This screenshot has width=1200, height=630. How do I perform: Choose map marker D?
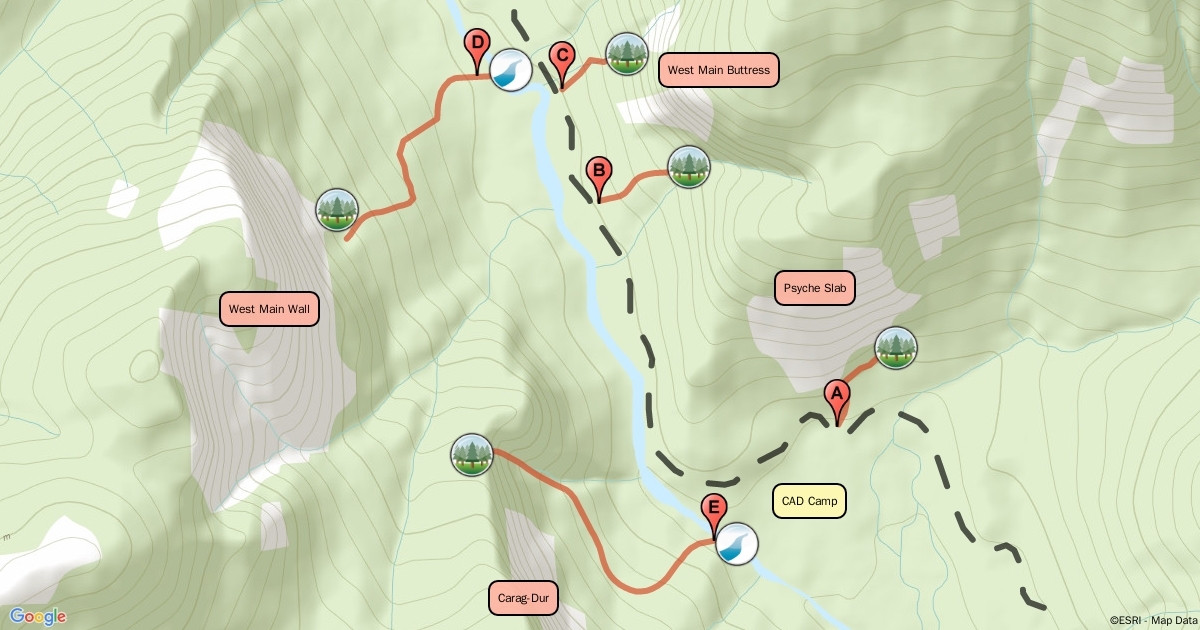(x=477, y=46)
